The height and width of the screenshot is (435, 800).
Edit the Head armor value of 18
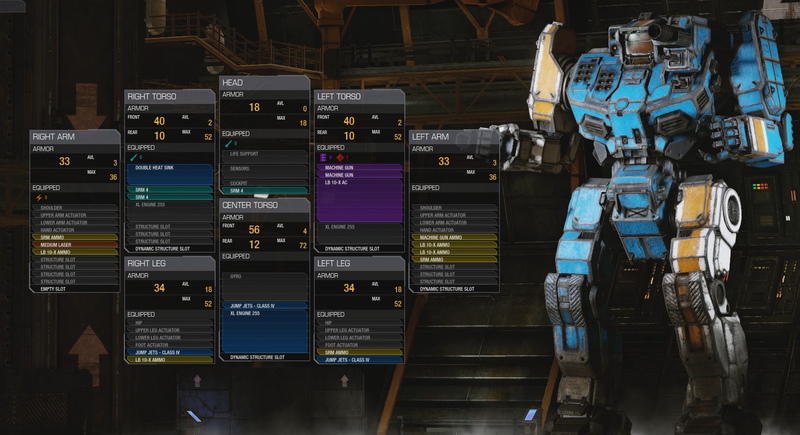pyautogui.click(x=254, y=107)
